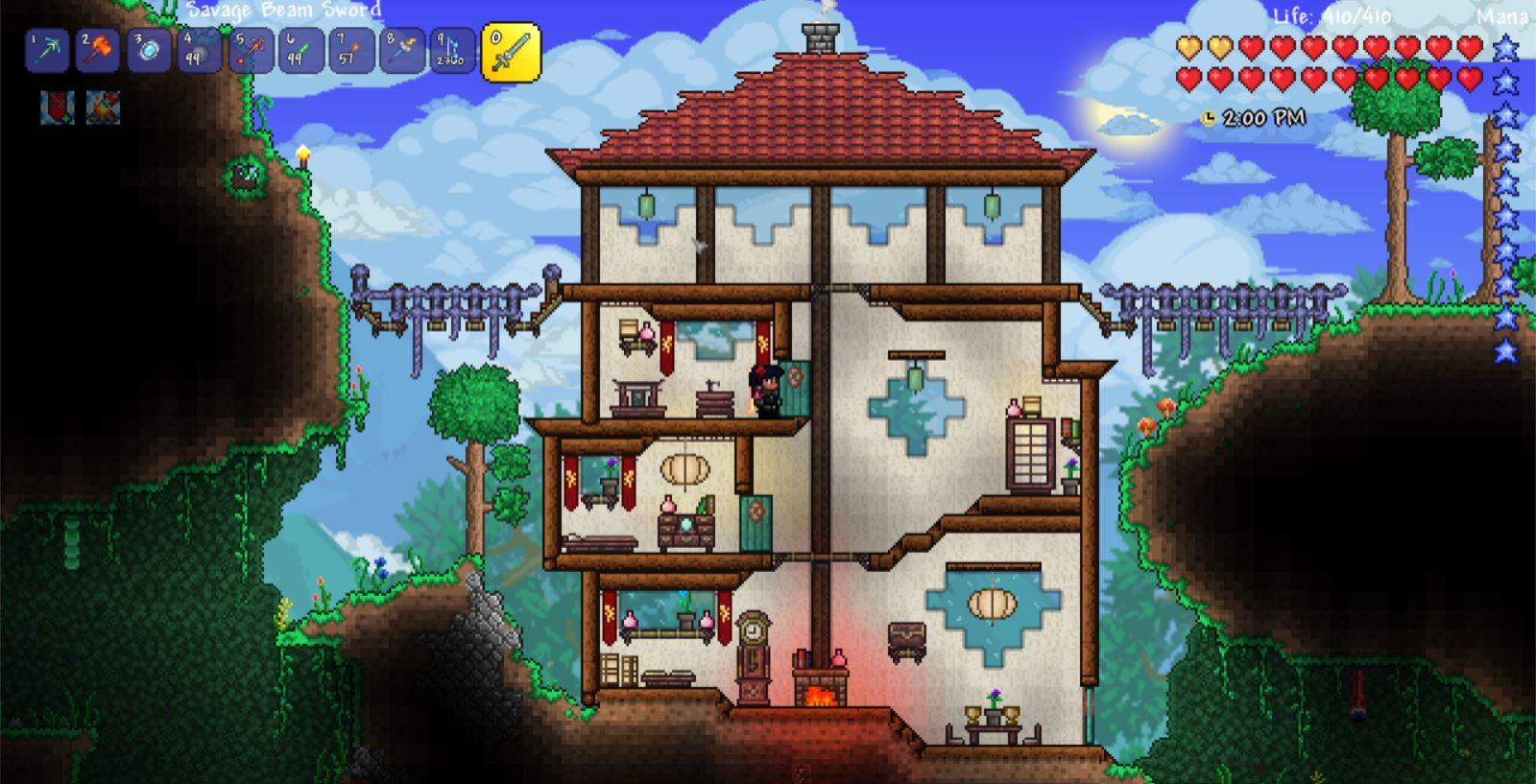Equip the Savage Beam Sword in slot 0
Screen dimensions: 1536x784
[x=509, y=52]
